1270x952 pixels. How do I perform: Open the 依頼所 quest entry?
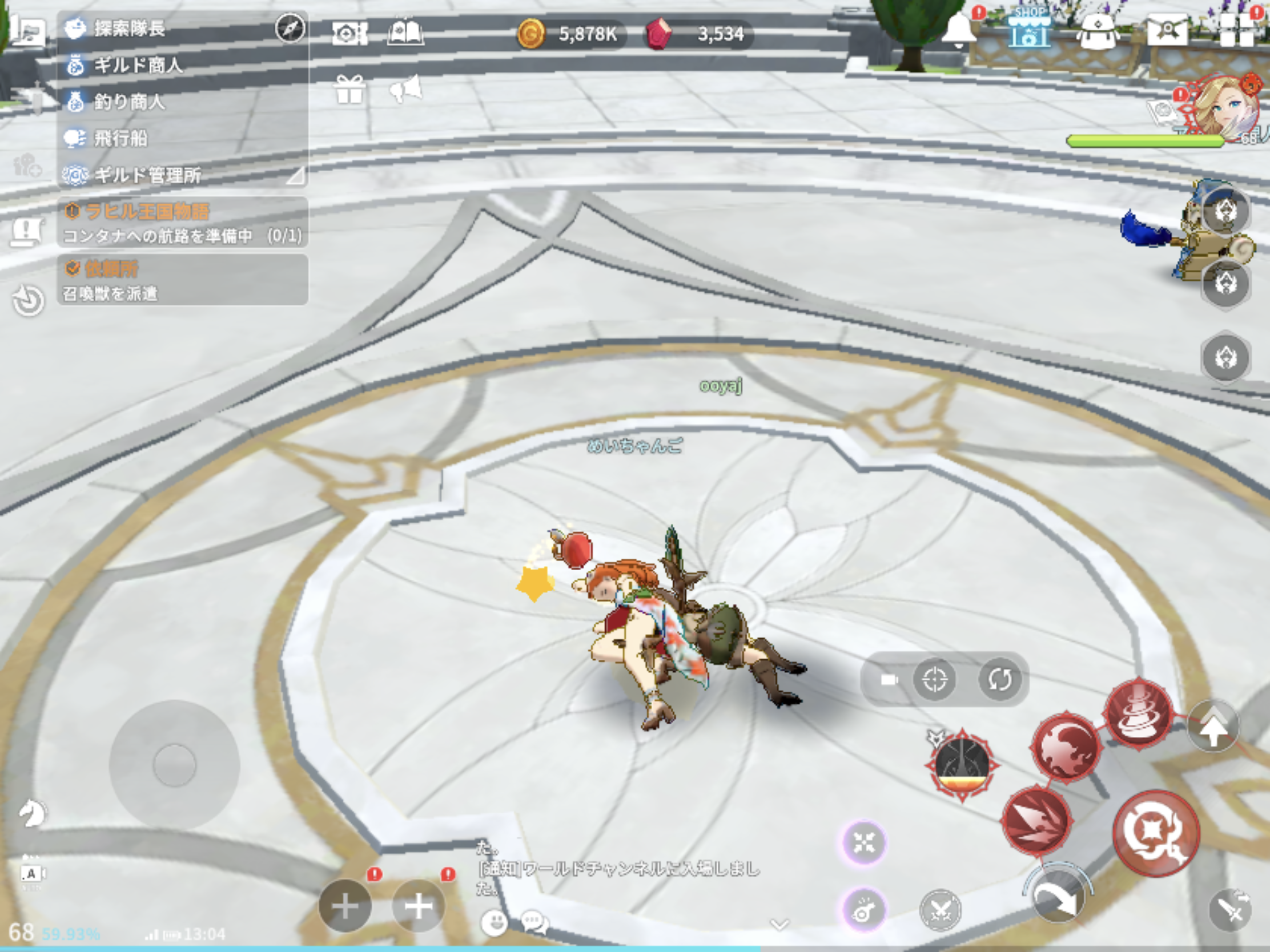[182, 280]
